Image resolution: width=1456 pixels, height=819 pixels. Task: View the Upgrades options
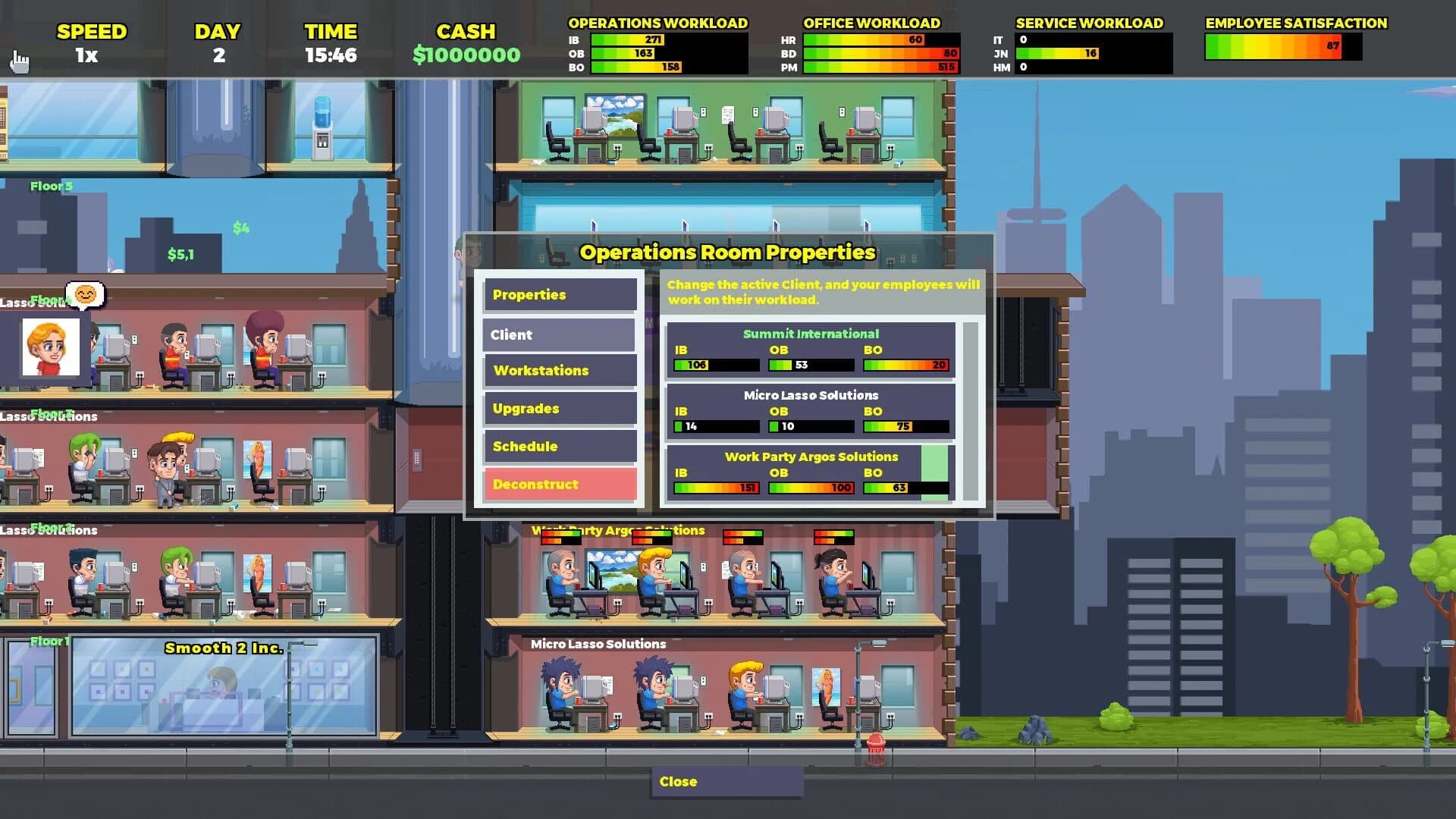pos(559,409)
